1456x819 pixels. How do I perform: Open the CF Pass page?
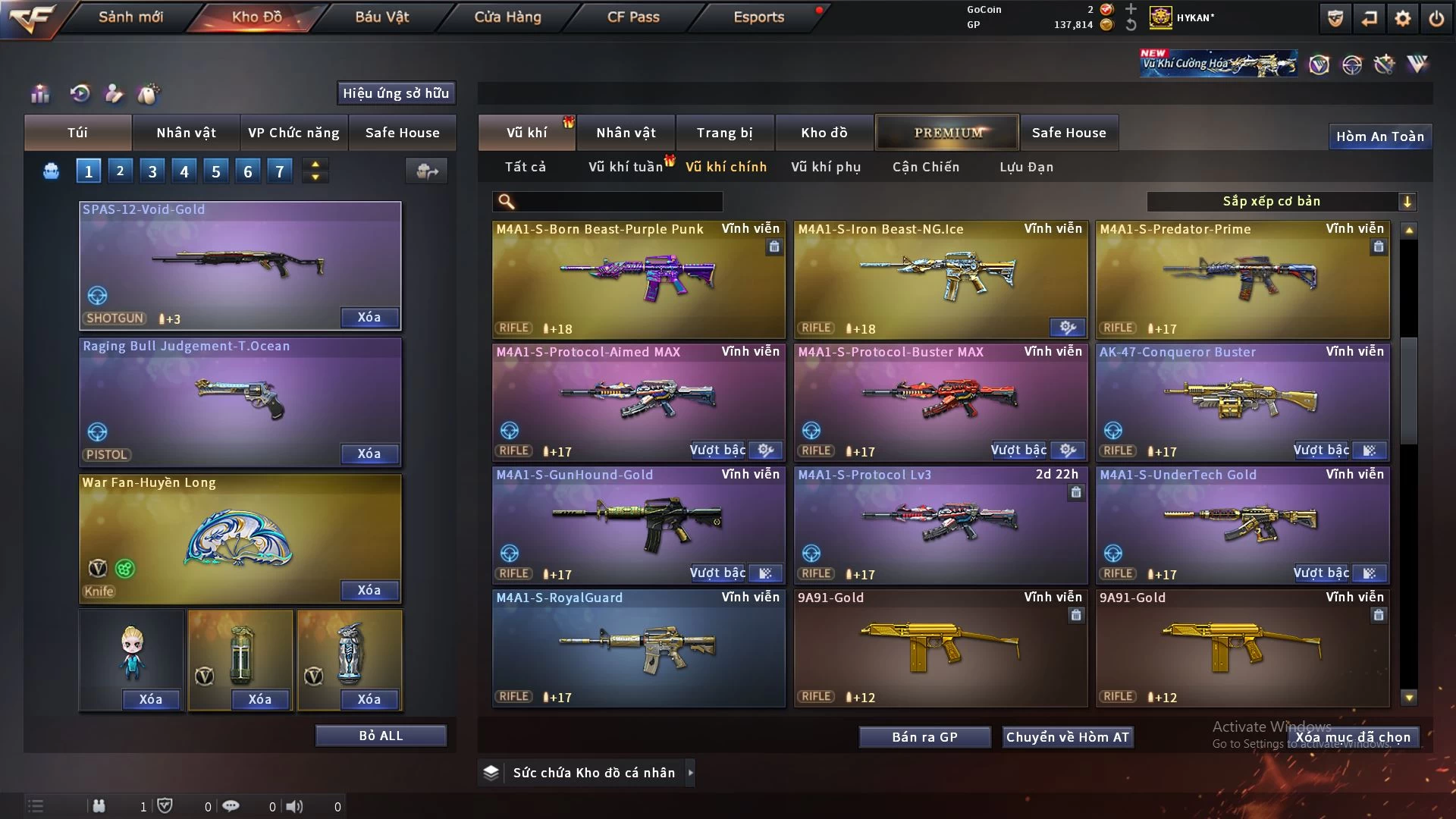[633, 17]
